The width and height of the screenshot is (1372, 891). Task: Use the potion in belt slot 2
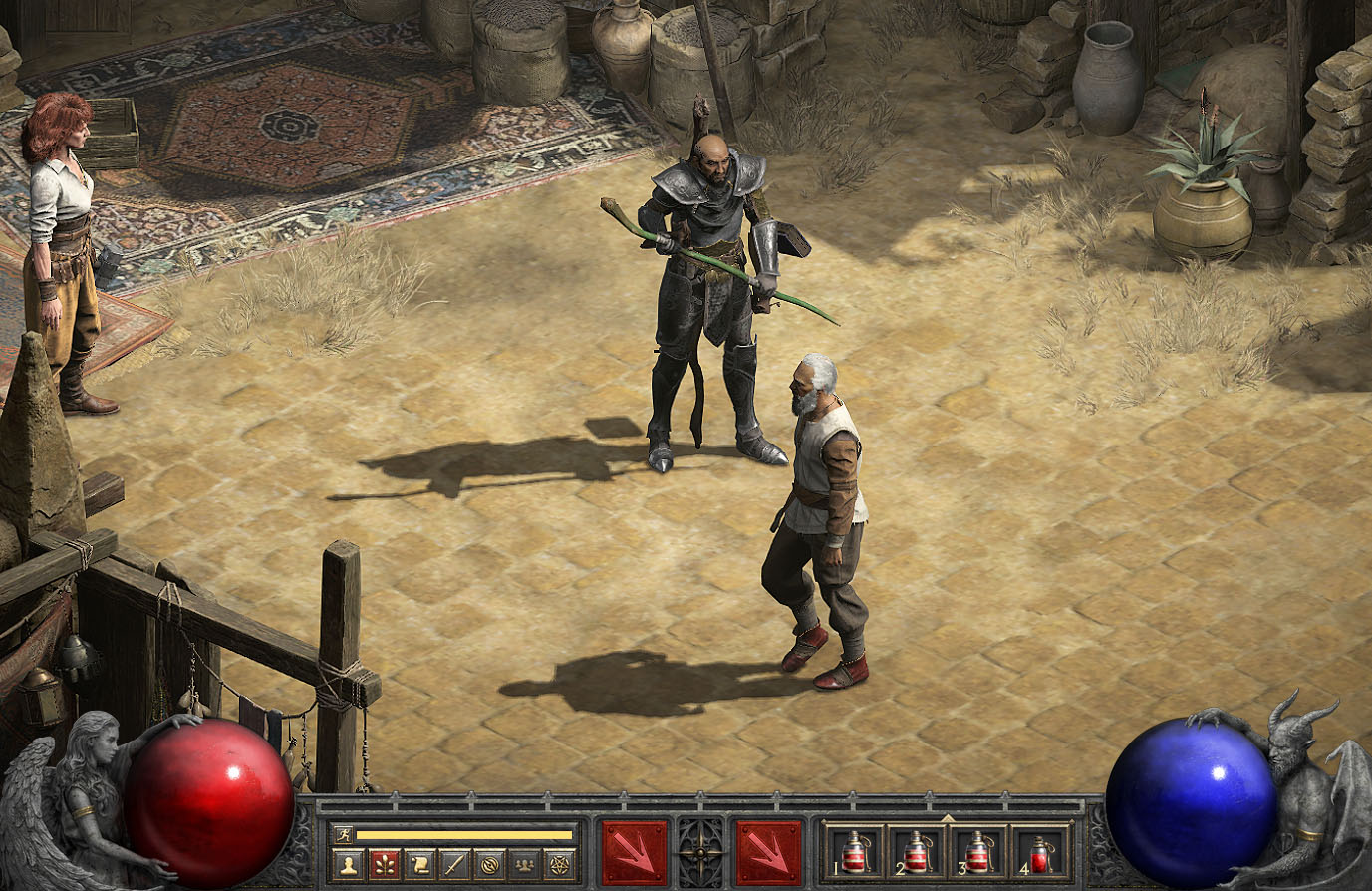click(x=916, y=853)
